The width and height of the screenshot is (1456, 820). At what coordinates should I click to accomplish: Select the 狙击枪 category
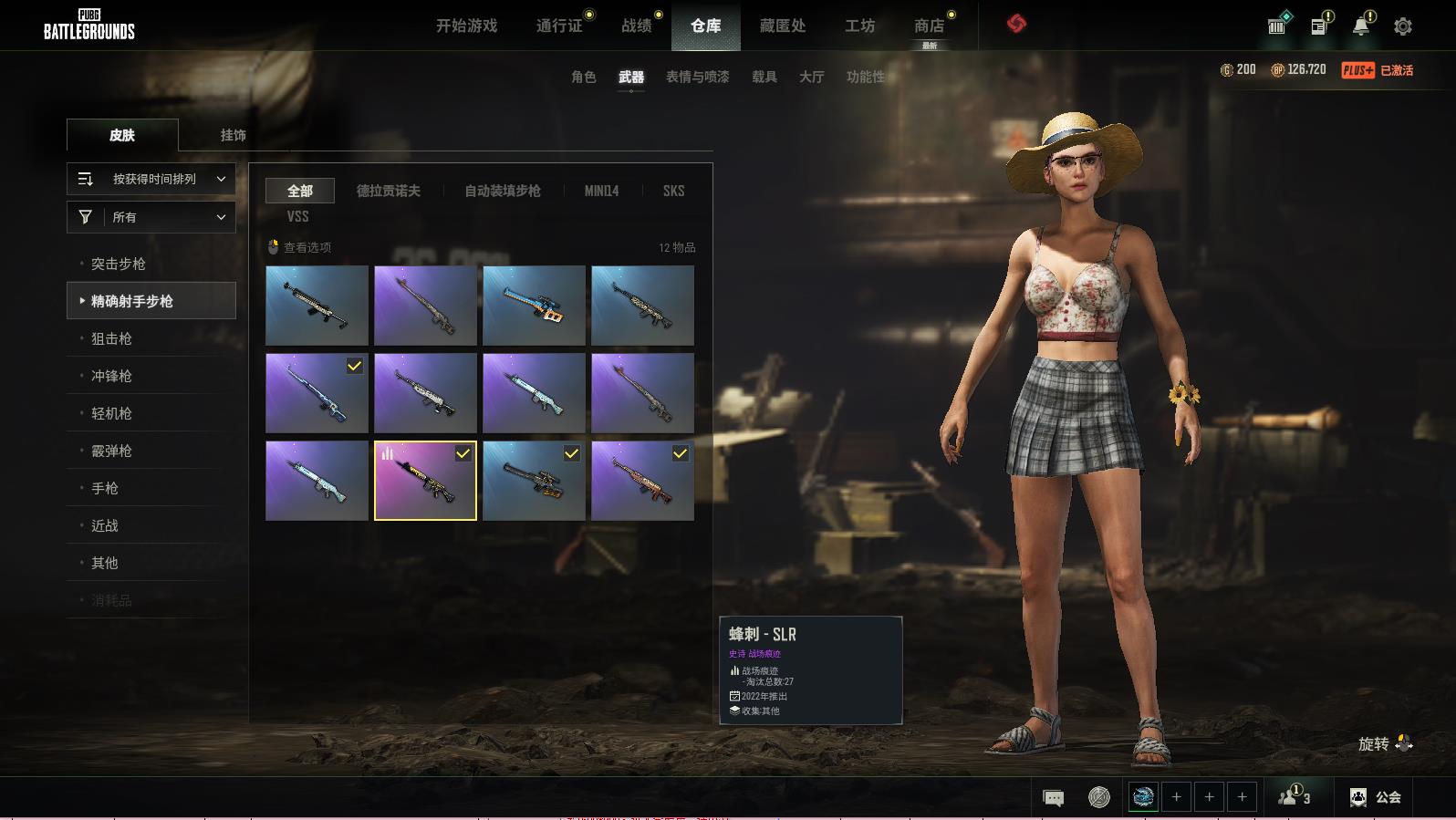tap(111, 338)
